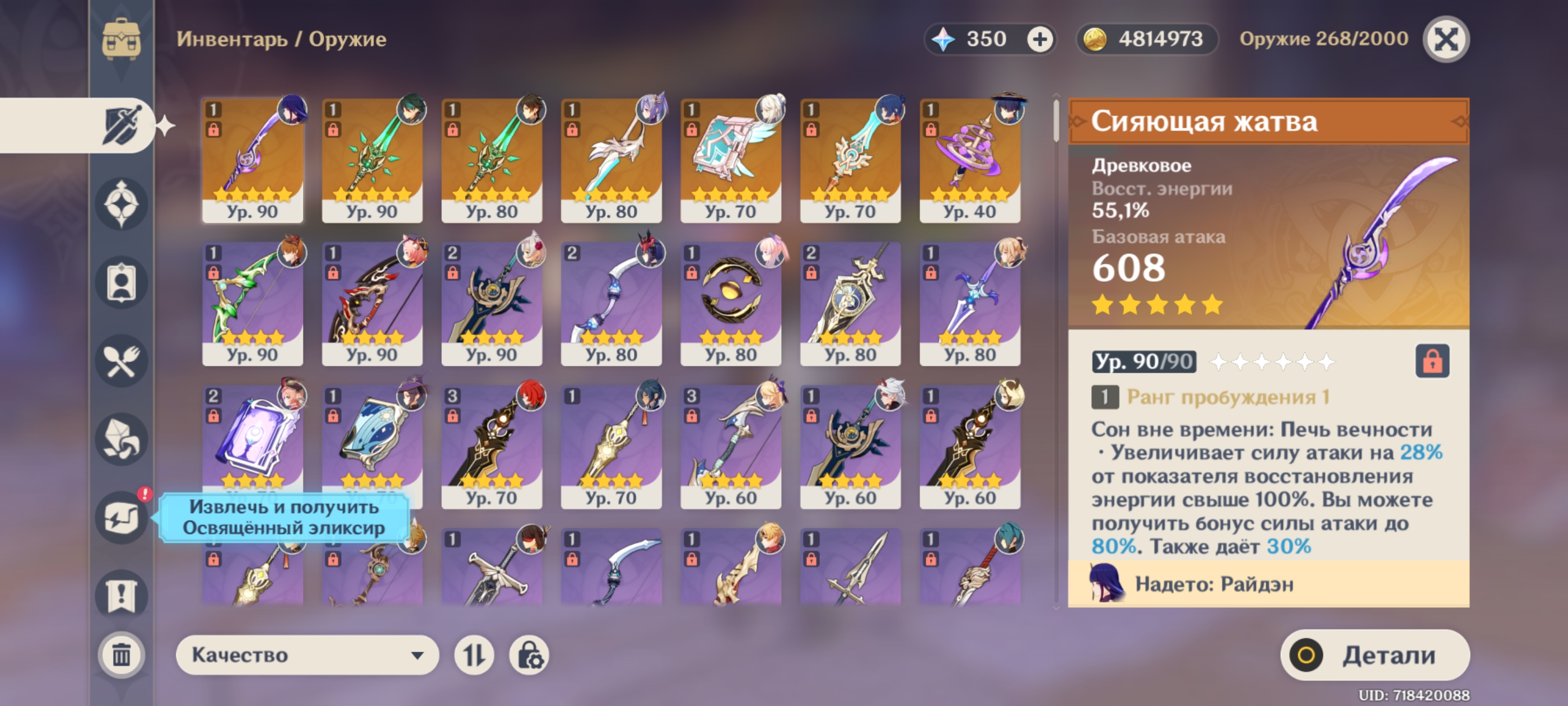This screenshot has width=1568, height=706.
Task: Toggle the lock on Сияющая жатва
Action: click(x=1432, y=361)
